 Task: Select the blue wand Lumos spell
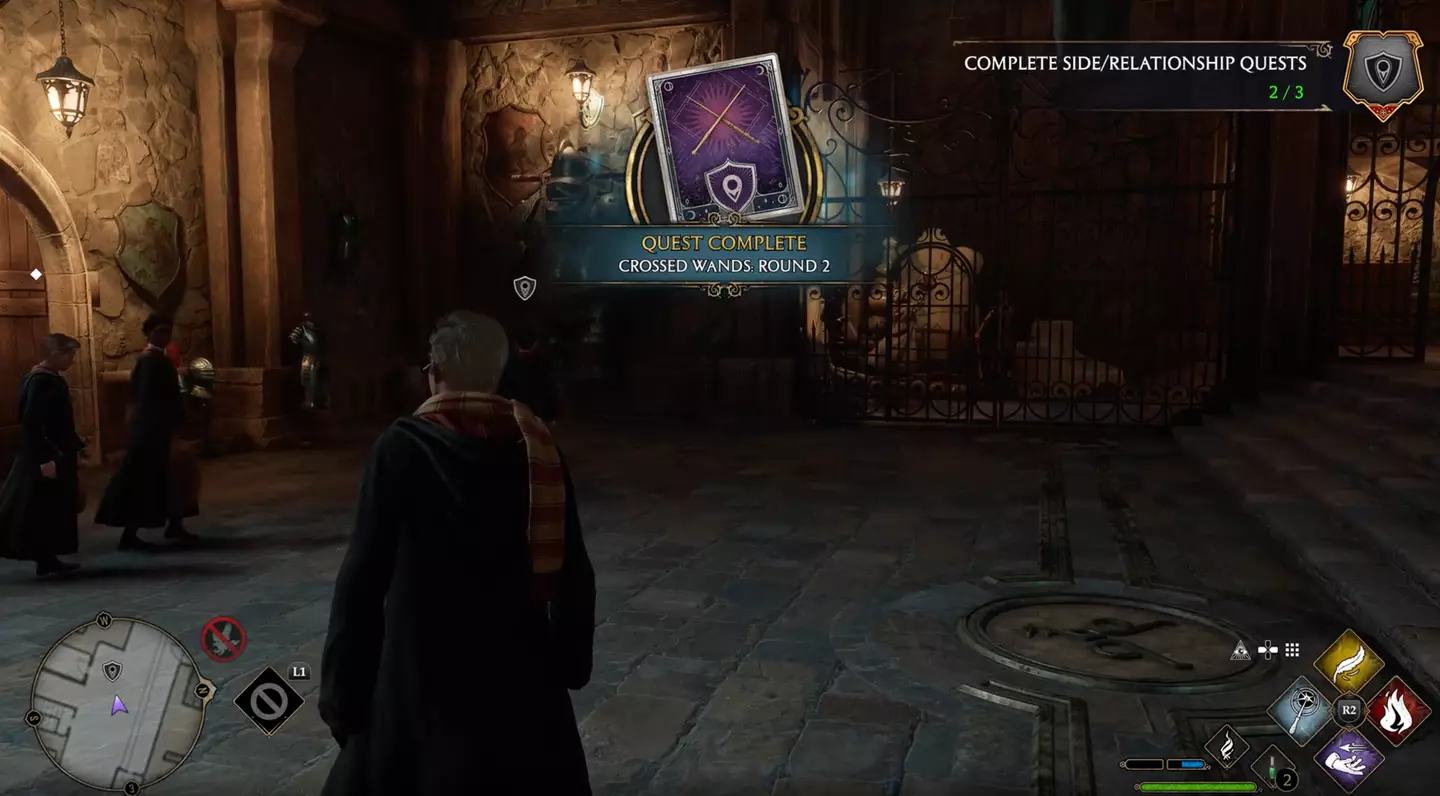(x=1300, y=711)
